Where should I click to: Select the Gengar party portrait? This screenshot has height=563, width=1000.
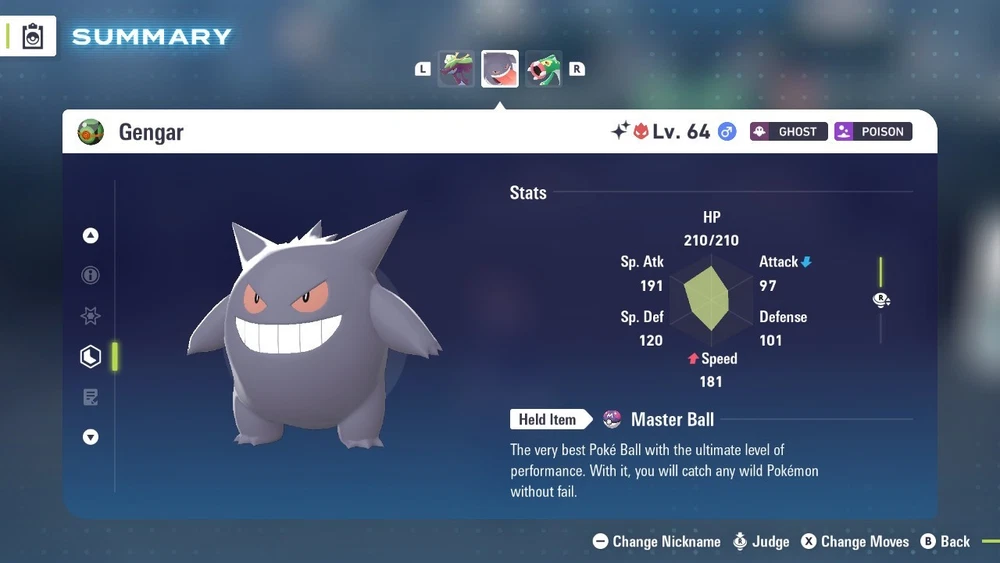pyautogui.click(x=500, y=69)
